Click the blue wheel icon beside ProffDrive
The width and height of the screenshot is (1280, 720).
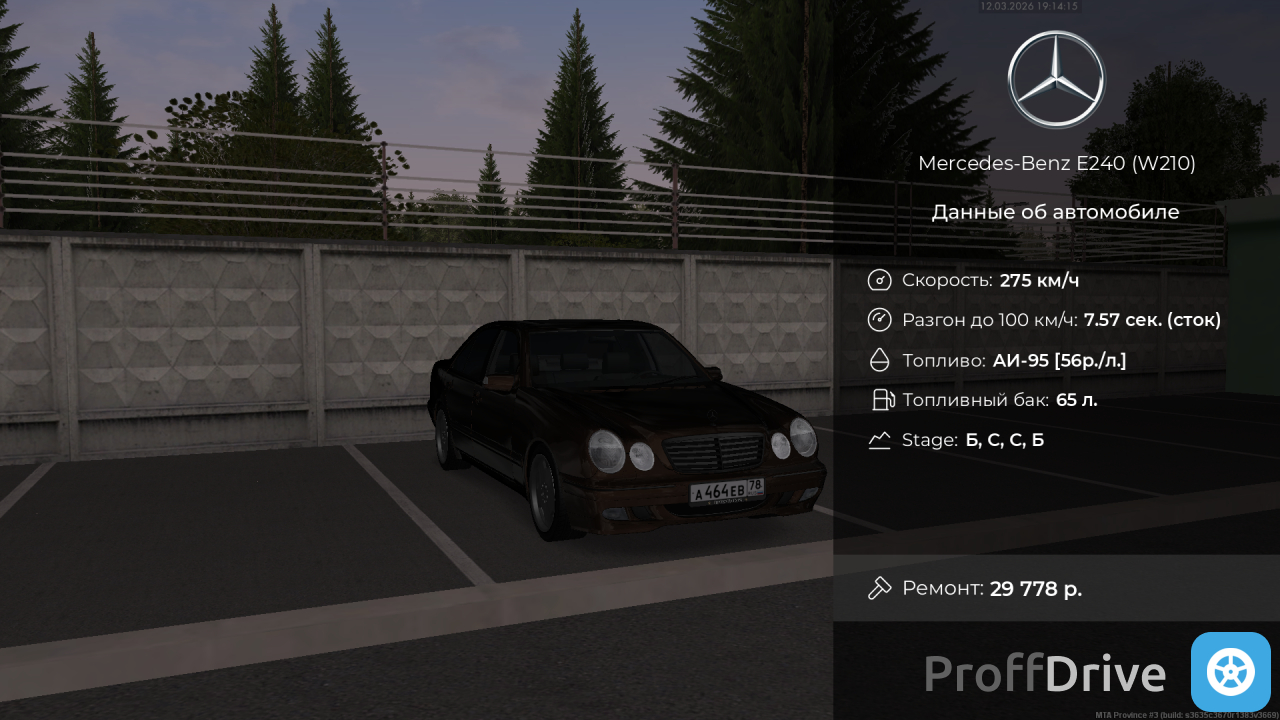(1230, 672)
